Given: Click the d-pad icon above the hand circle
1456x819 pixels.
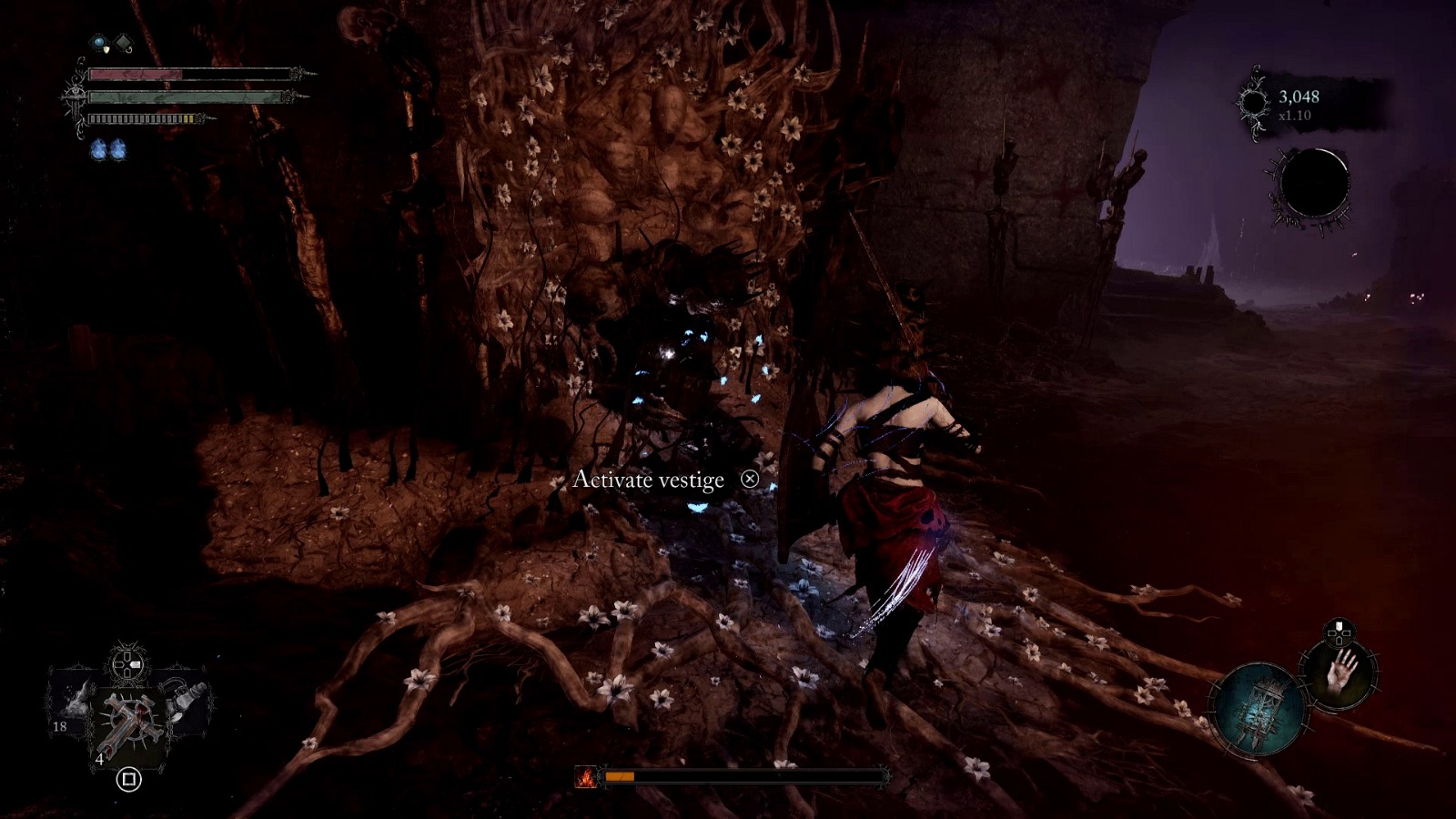Looking at the screenshot, I should pos(1338,632).
